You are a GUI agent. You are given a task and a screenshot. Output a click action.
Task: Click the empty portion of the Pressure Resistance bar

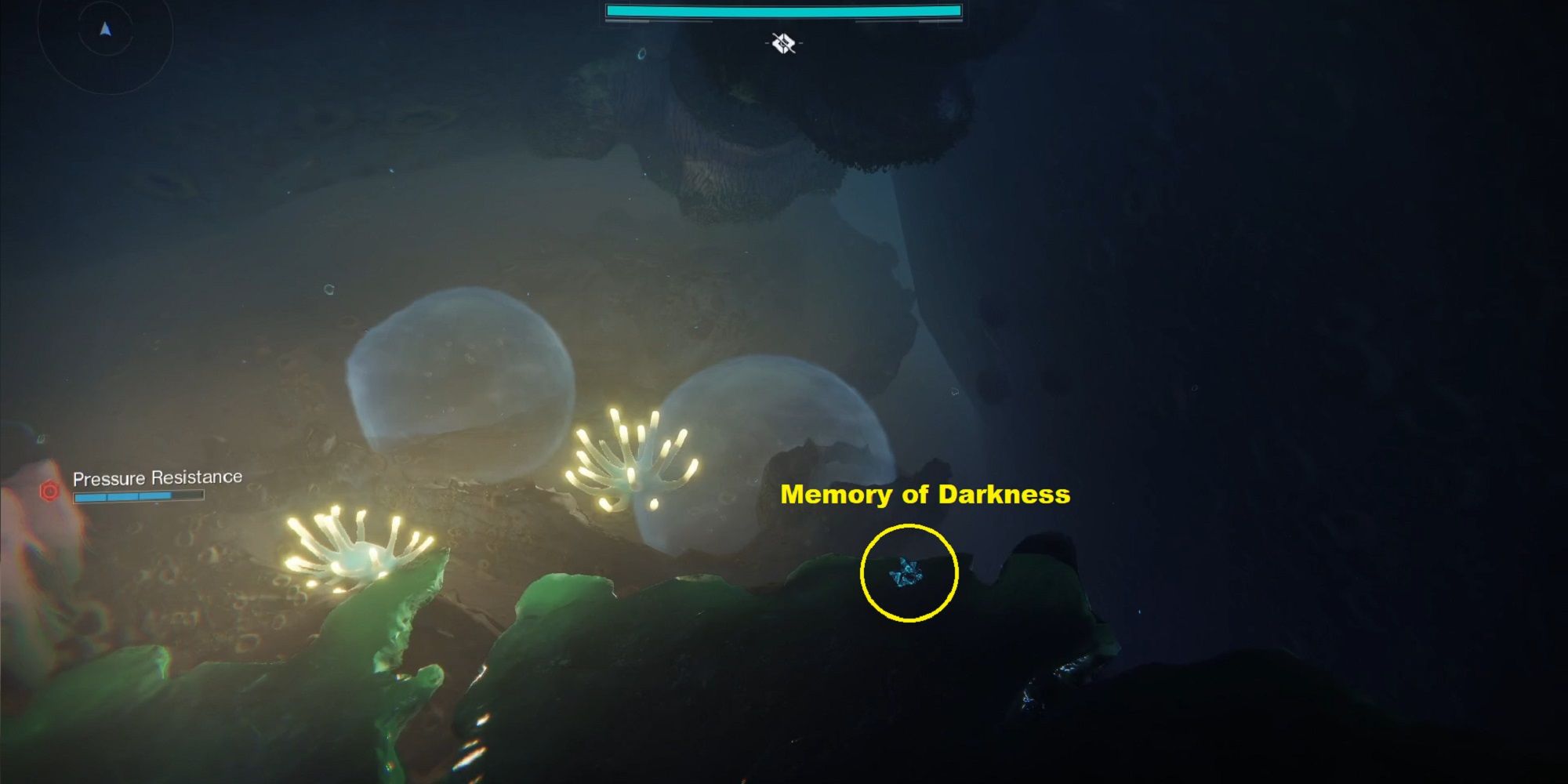tap(187, 496)
